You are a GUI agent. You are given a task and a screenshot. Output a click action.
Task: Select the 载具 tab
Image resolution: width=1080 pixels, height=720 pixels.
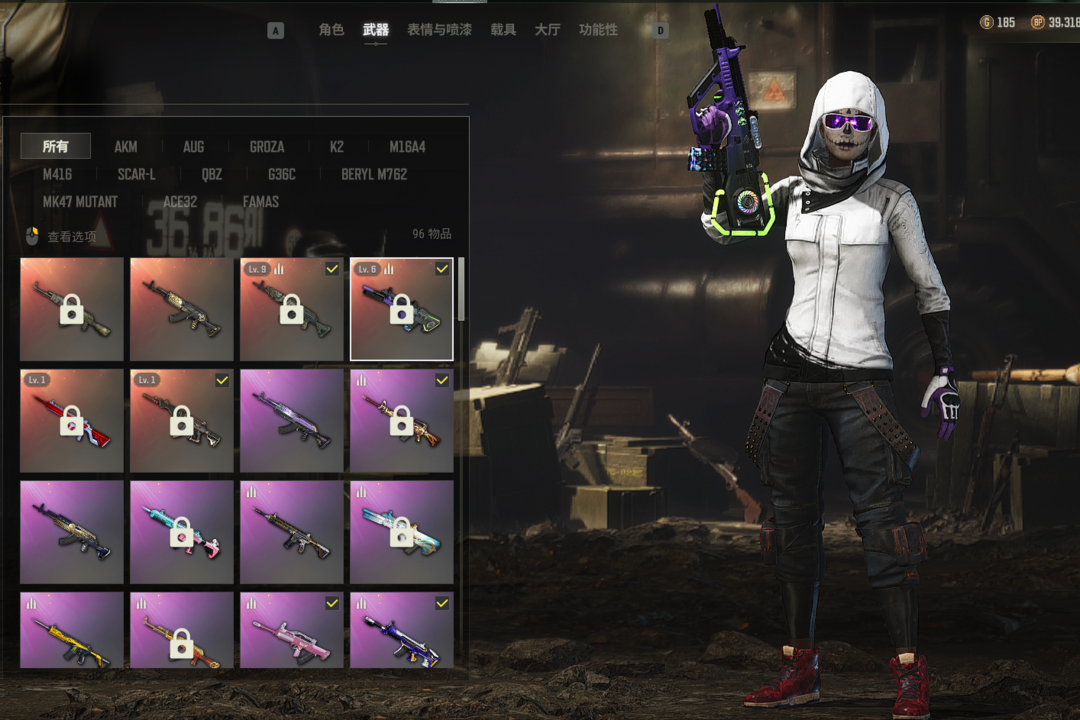click(503, 30)
